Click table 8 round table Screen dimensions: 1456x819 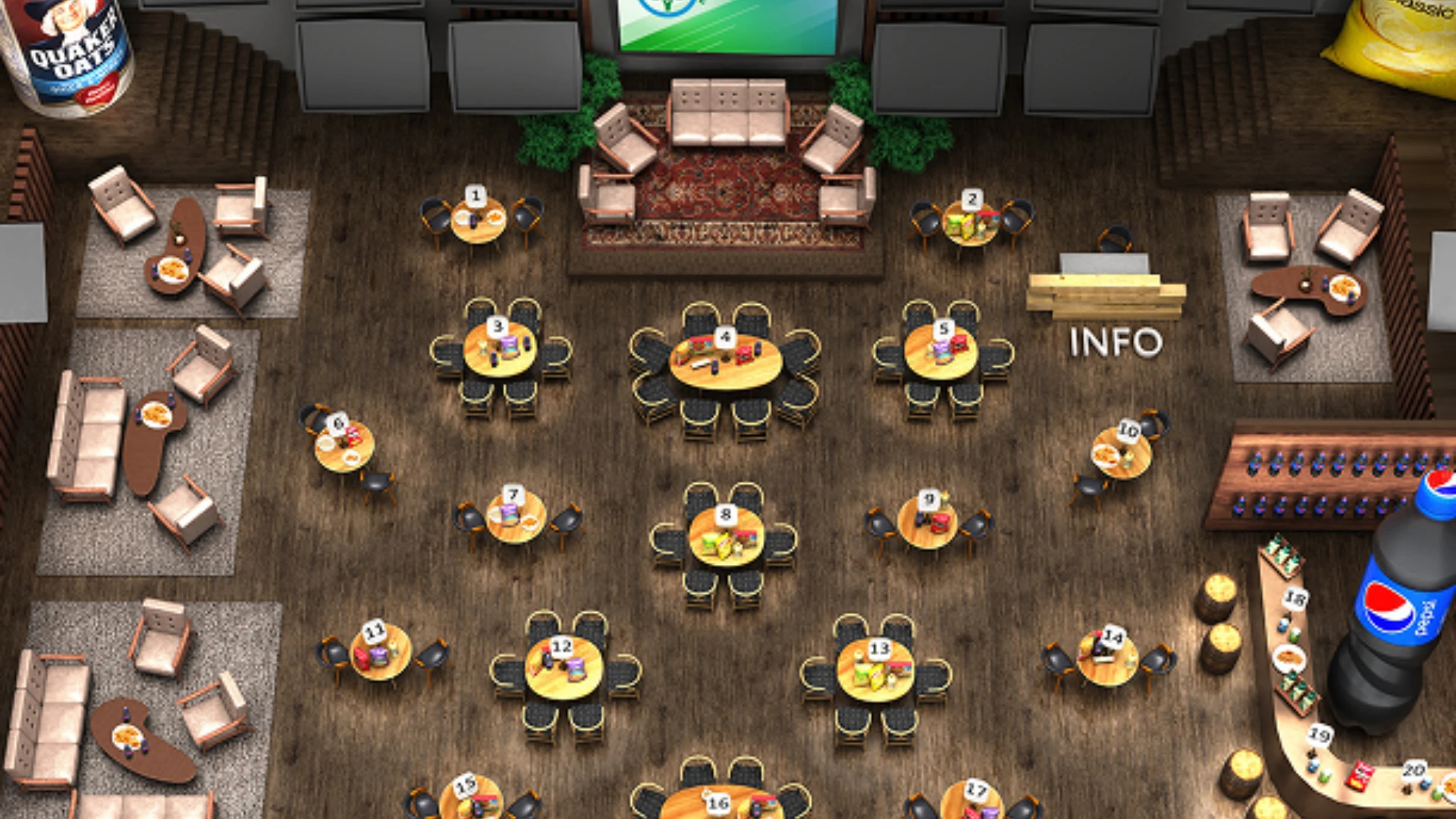click(x=726, y=513)
